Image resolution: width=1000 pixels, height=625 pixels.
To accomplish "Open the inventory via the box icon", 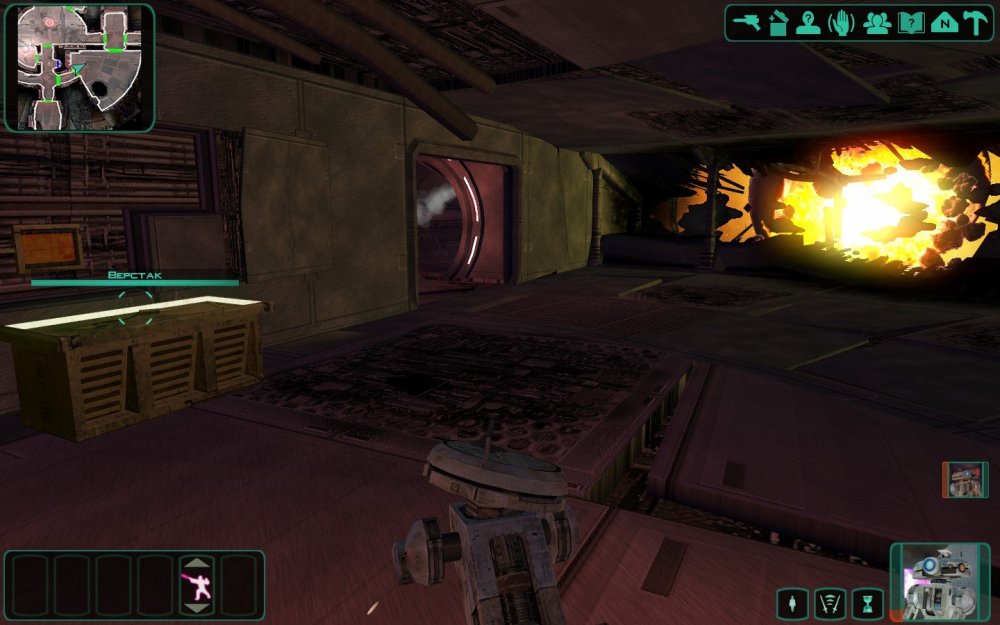I will click(x=778, y=23).
